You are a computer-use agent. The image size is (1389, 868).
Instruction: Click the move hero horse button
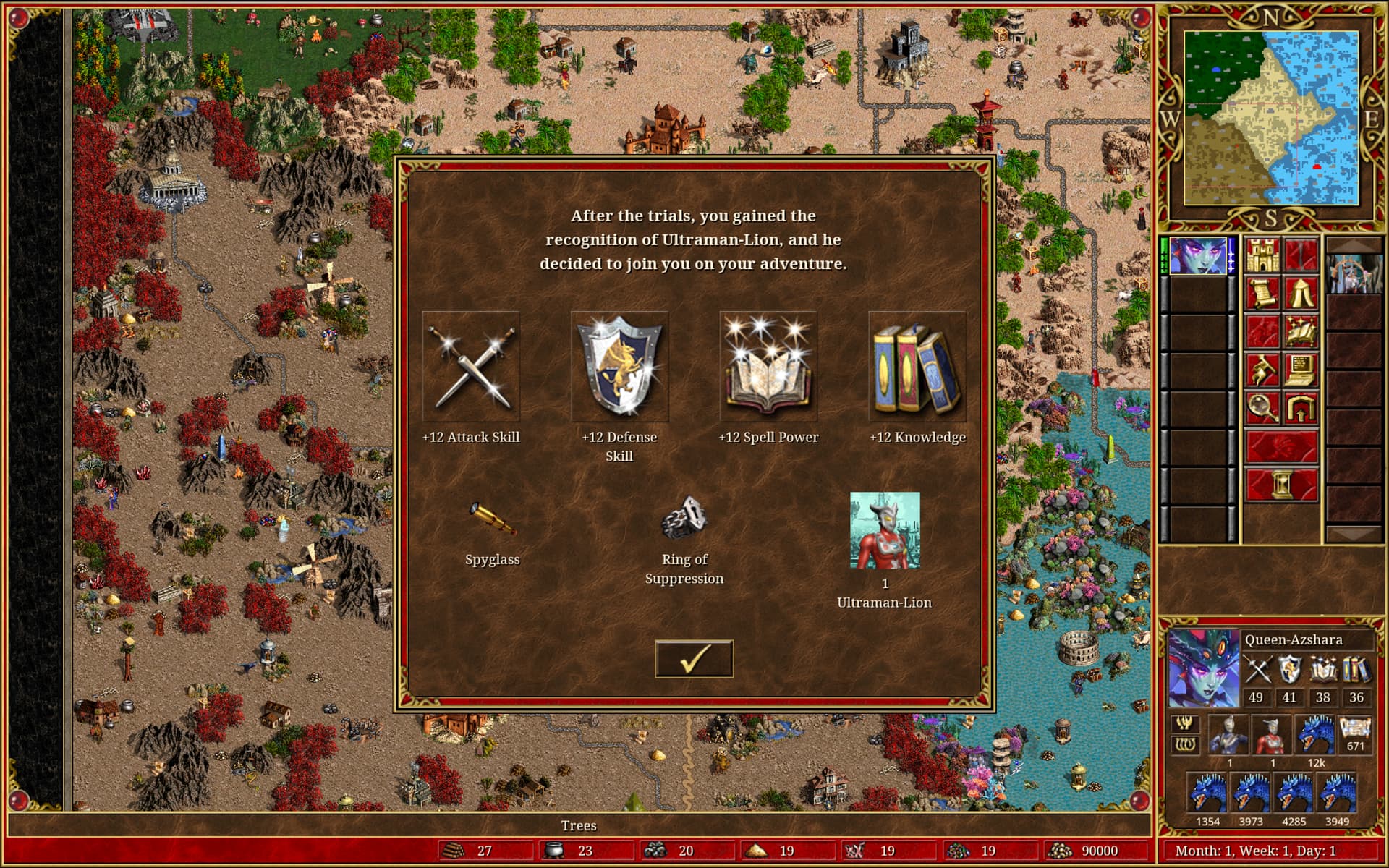(x=1262, y=370)
